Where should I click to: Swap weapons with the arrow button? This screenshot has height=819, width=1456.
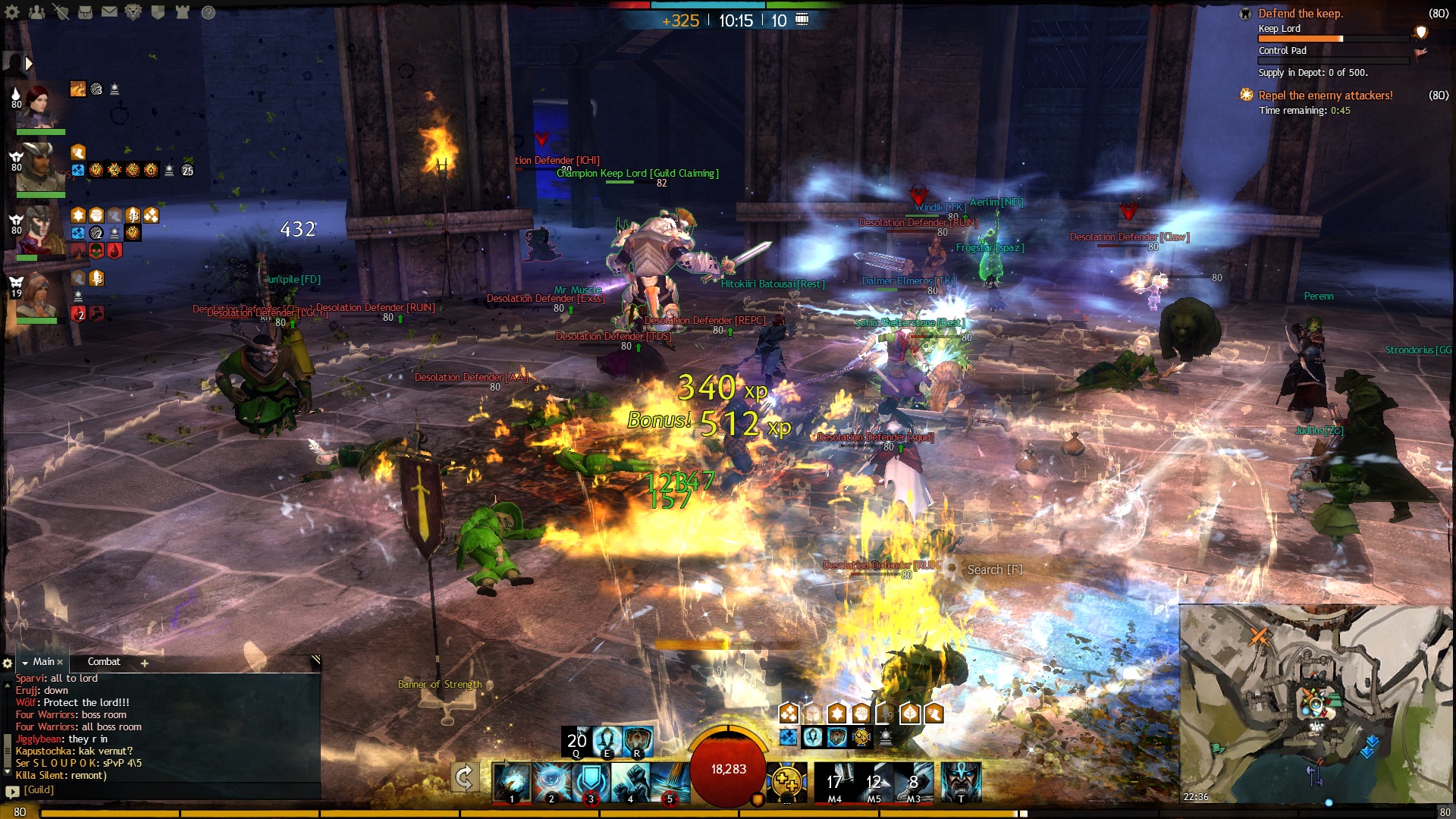coord(464,777)
